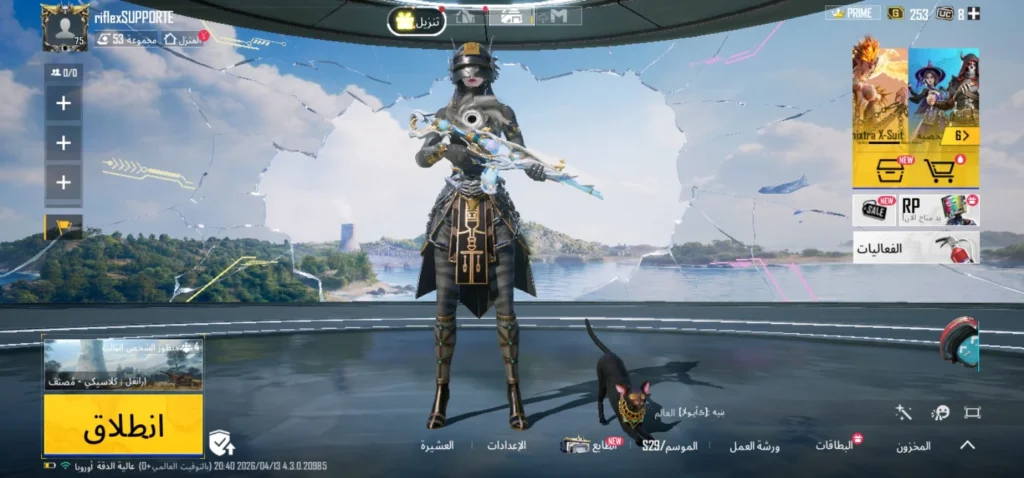Open the العشيرة clan menu
The image size is (1024, 478).
tap(437, 445)
